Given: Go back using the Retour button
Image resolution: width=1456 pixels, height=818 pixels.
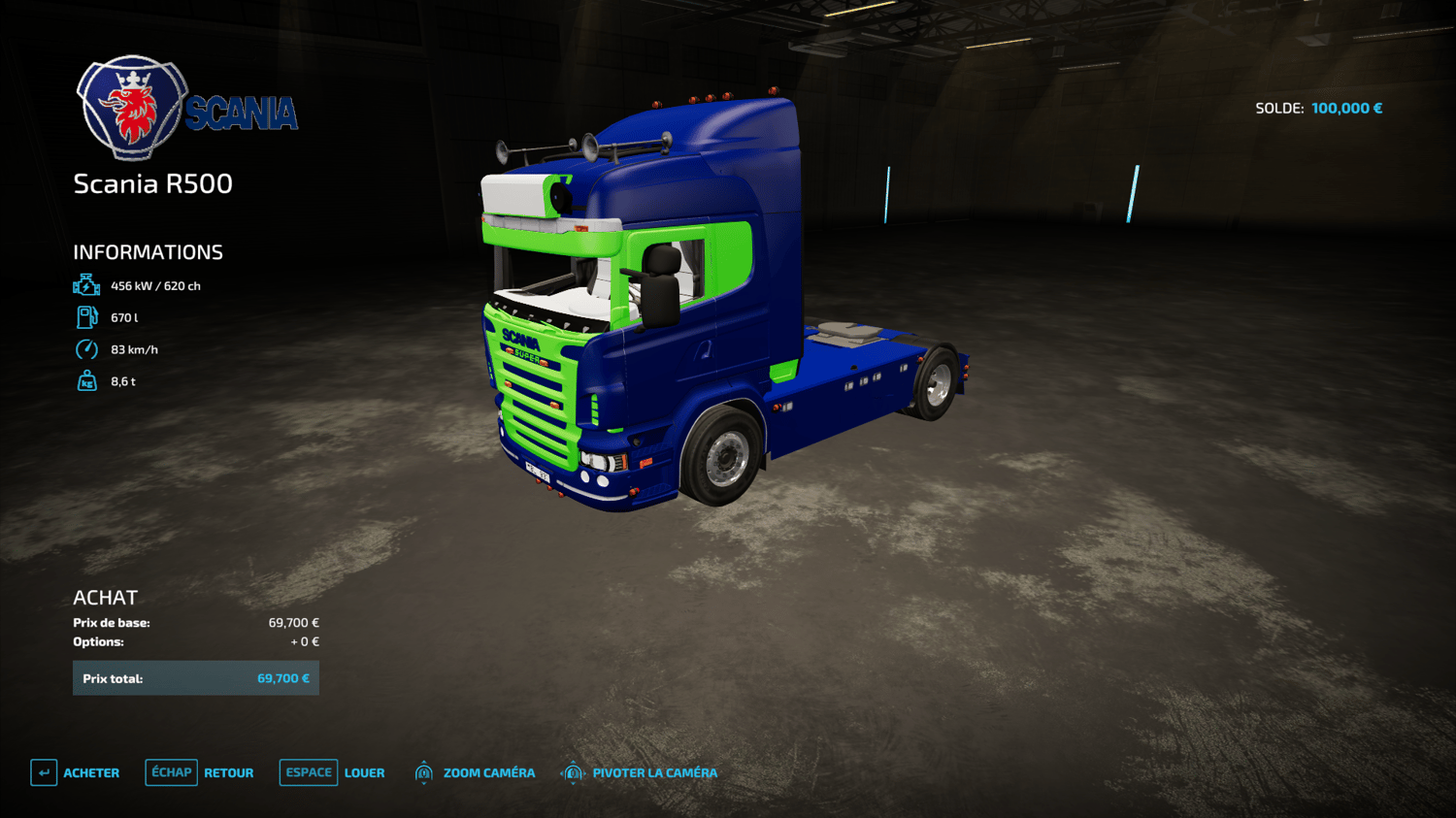Looking at the screenshot, I should coord(200,772).
